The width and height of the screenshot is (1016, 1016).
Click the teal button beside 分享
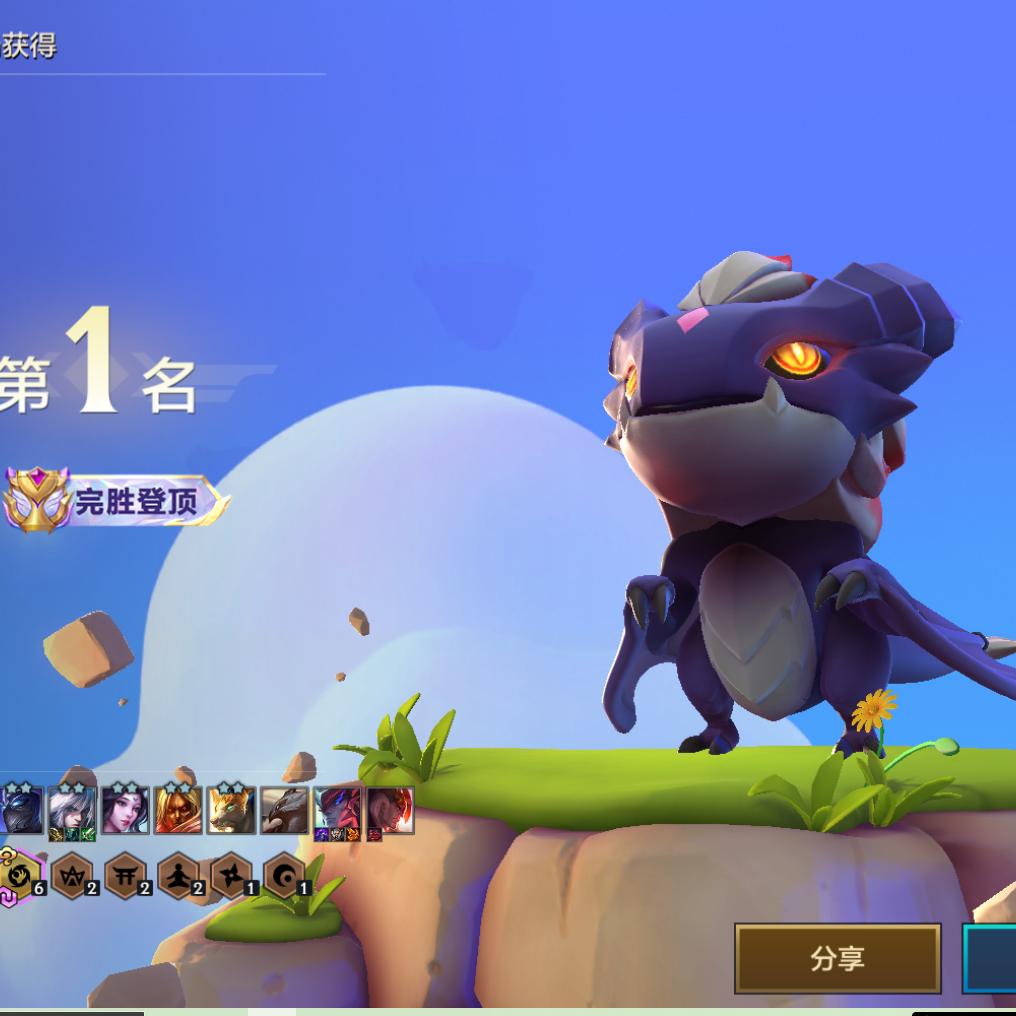(990, 958)
